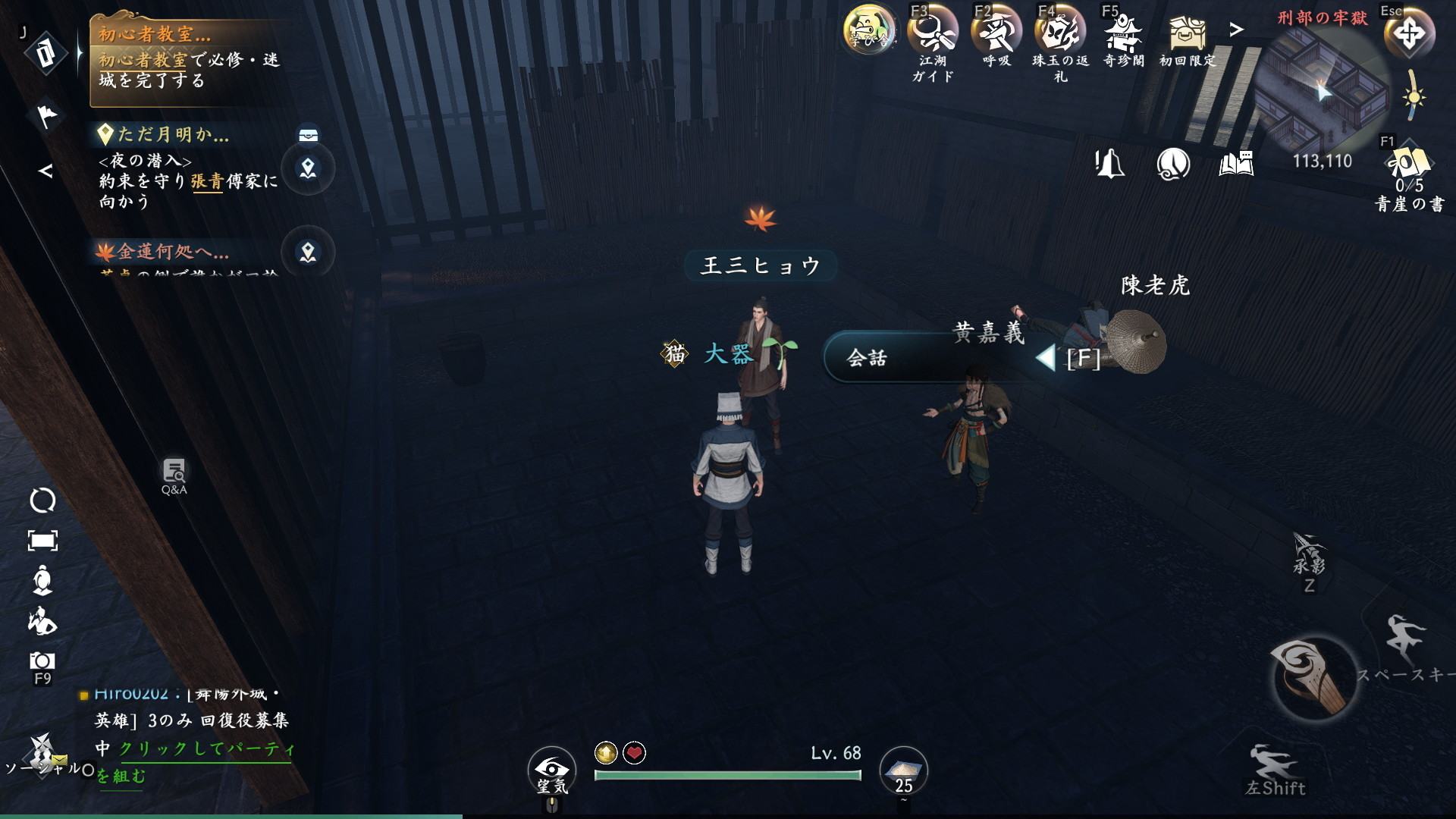Open the camera screenshot mode icon
Image resolution: width=1456 pixels, height=819 pixels.
click(42, 661)
